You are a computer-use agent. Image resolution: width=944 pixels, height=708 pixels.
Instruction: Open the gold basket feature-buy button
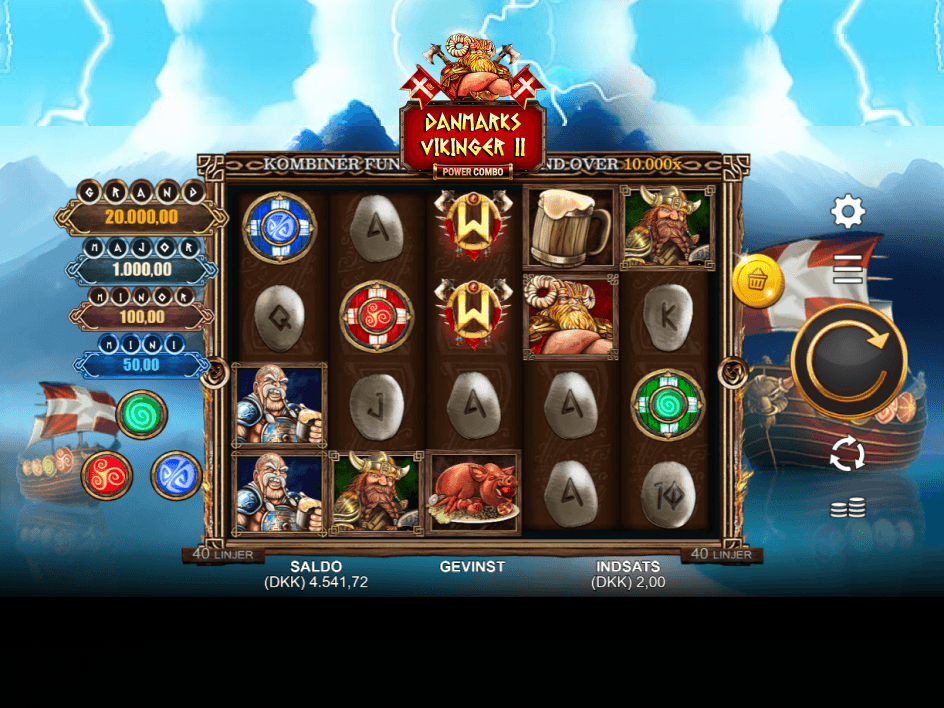[758, 281]
